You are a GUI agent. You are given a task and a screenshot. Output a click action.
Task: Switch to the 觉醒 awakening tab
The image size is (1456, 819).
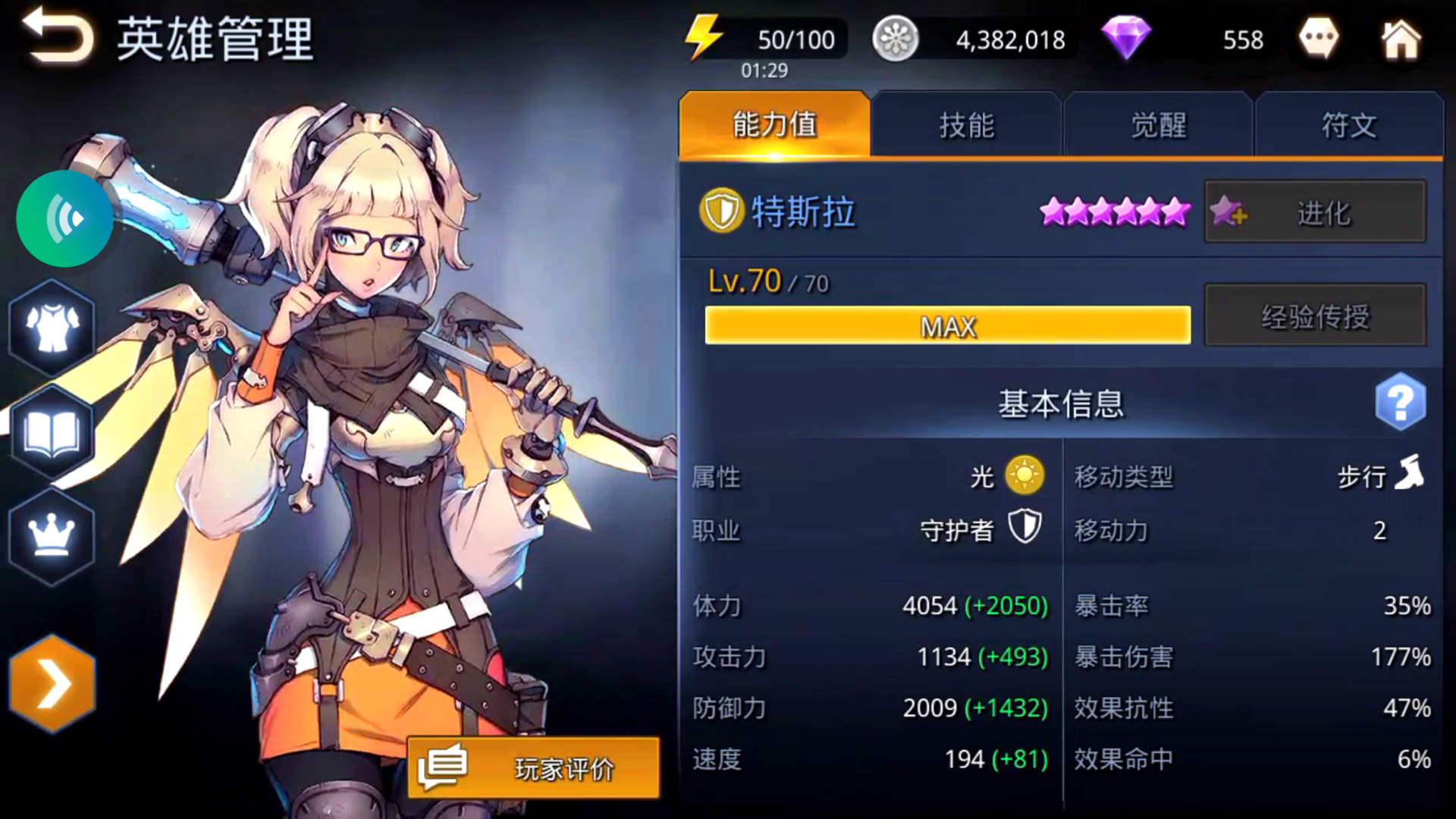pos(1158,125)
